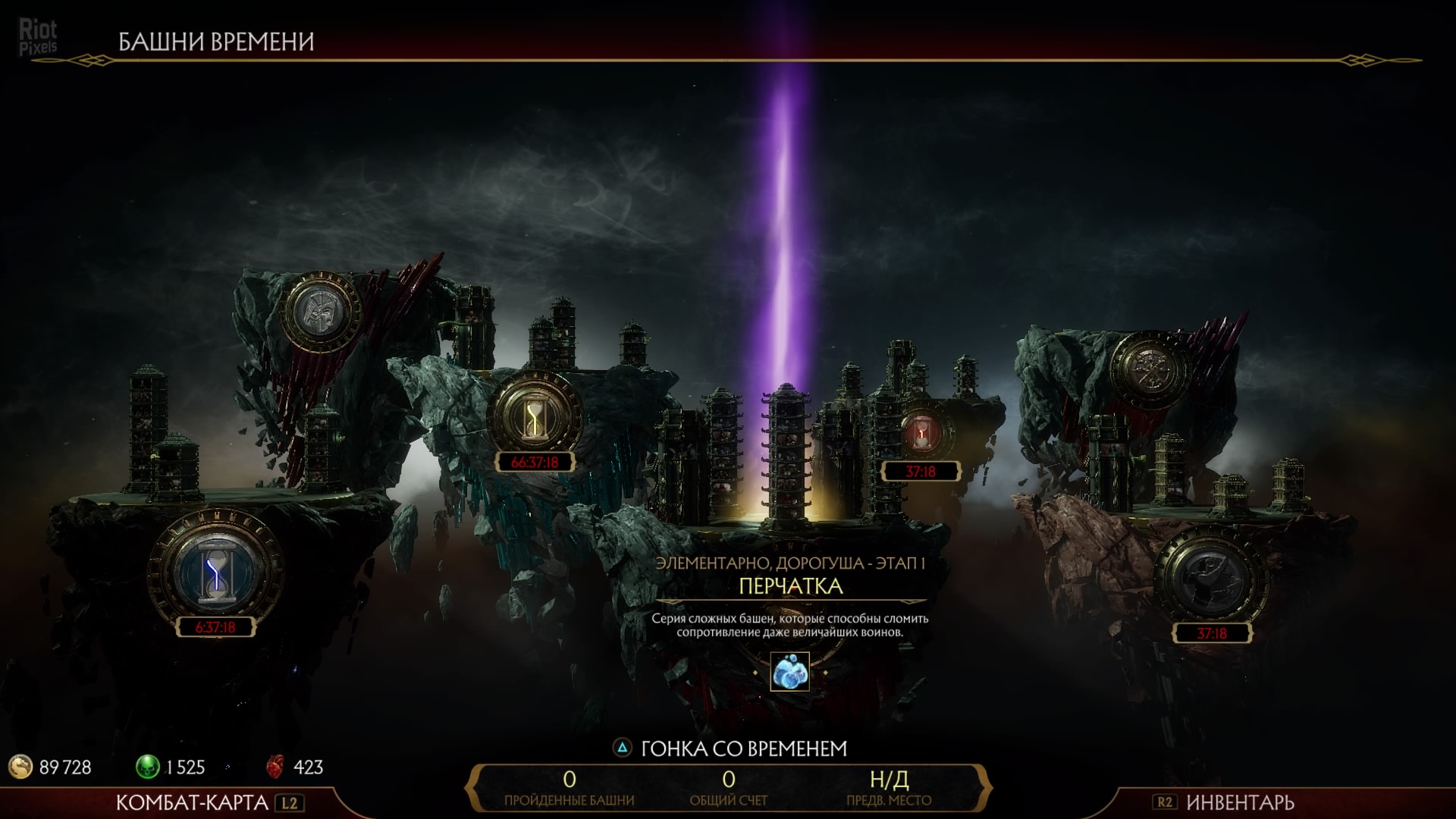The width and height of the screenshot is (1456, 819).
Task: View the Перчатка tower reward icon
Action: click(x=789, y=672)
